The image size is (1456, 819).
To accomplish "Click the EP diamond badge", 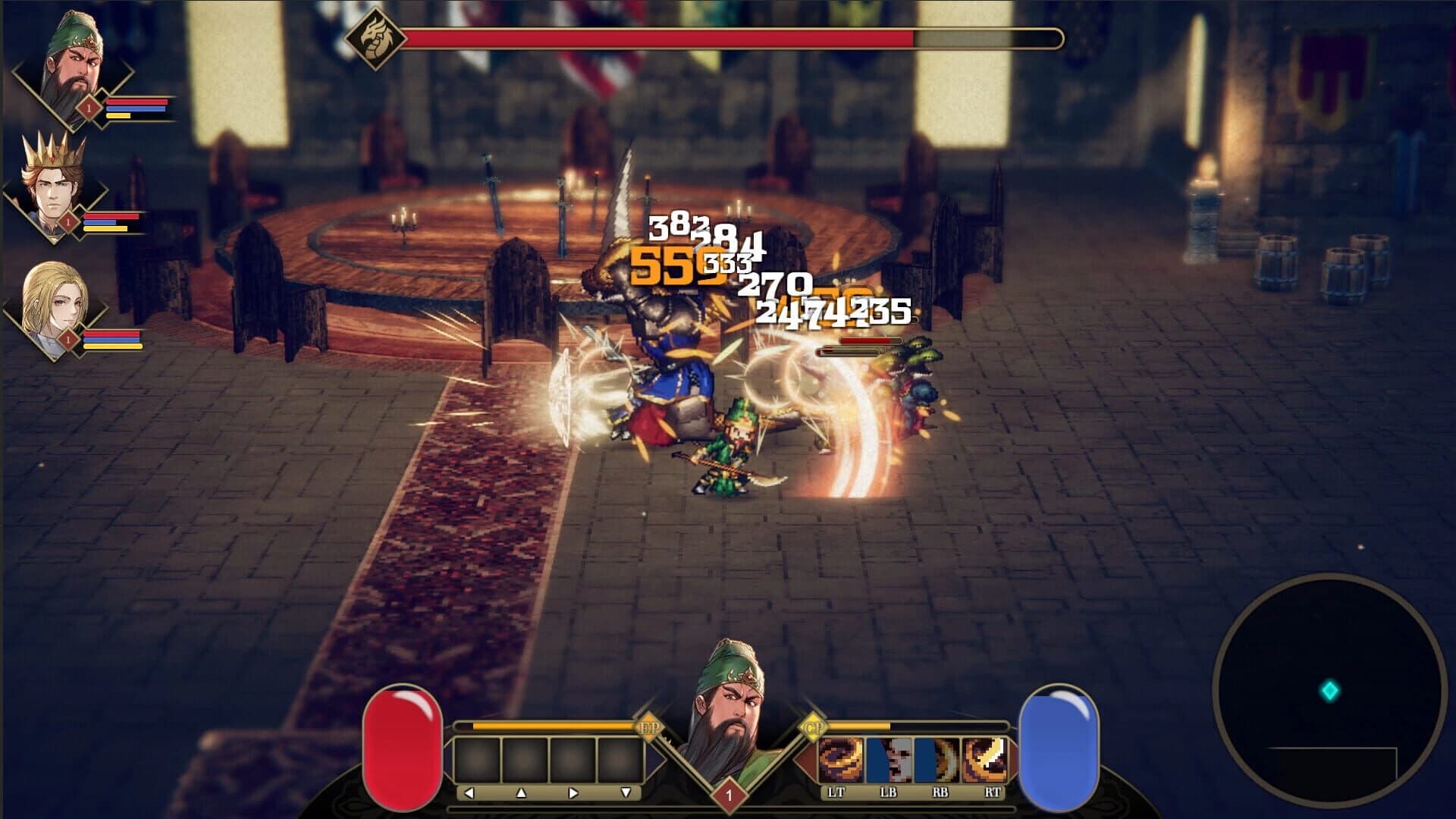I will [x=649, y=726].
